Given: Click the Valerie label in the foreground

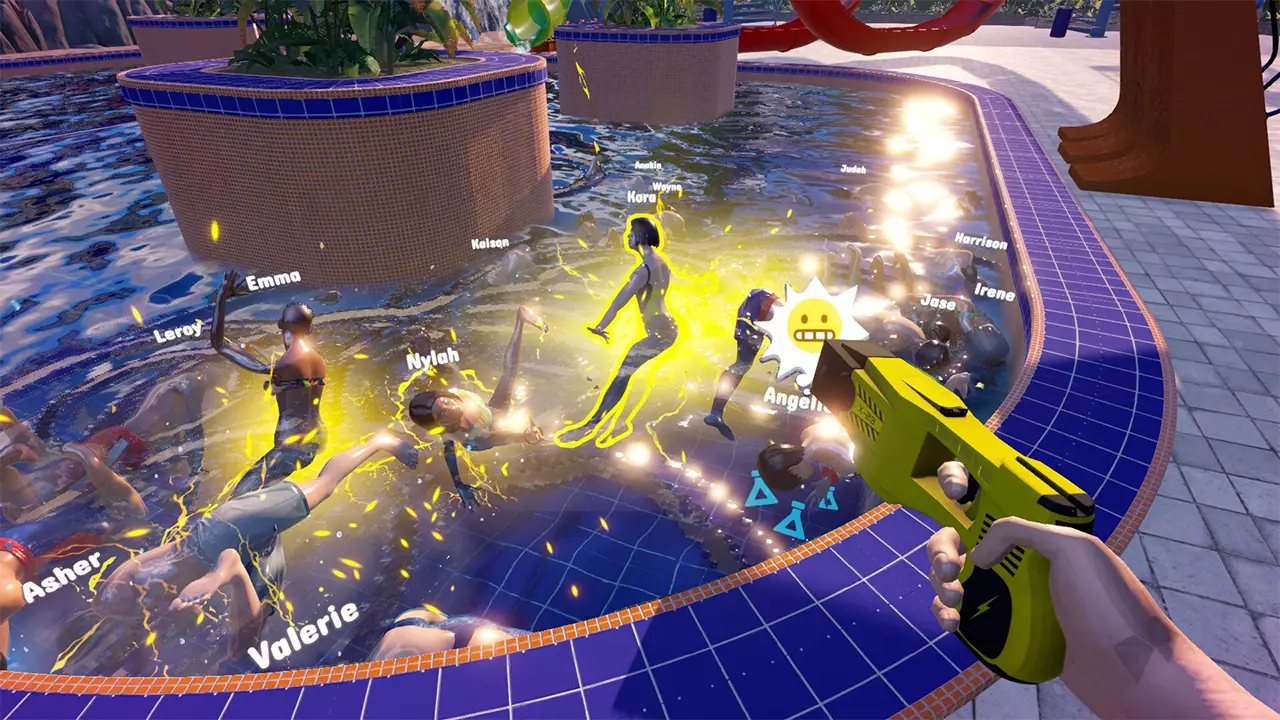Looking at the screenshot, I should tap(306, 631).
